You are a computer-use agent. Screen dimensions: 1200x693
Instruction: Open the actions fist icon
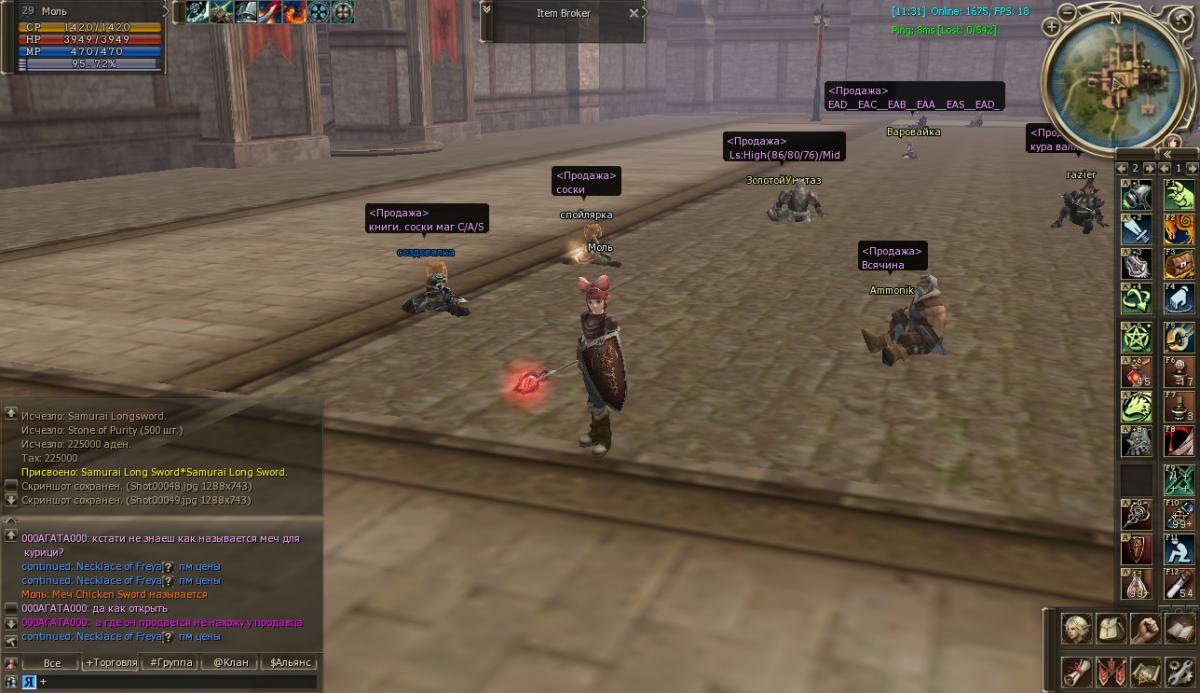tap(1145, 628)
